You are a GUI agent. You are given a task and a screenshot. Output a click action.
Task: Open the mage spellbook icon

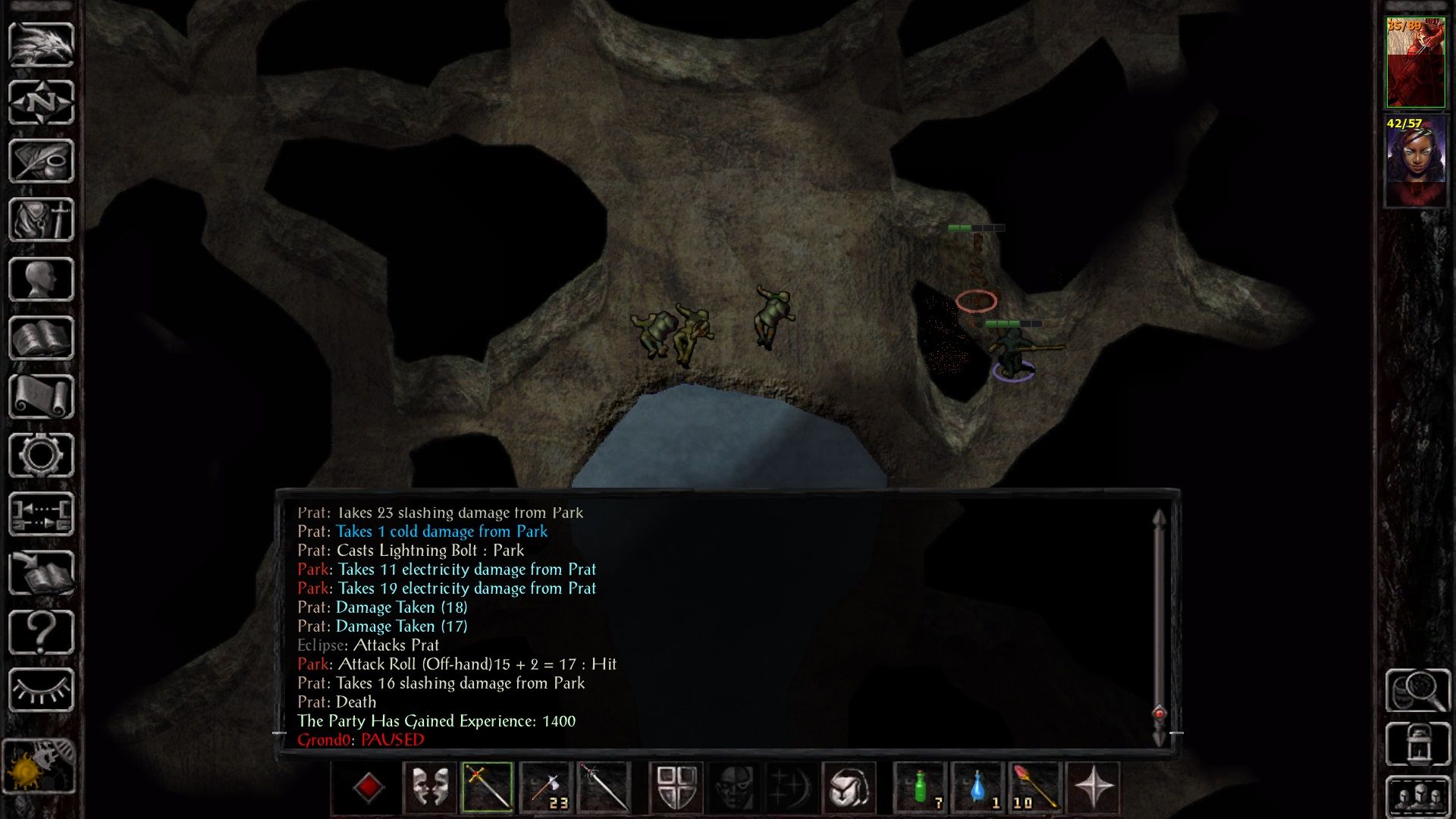coord(41,338)
